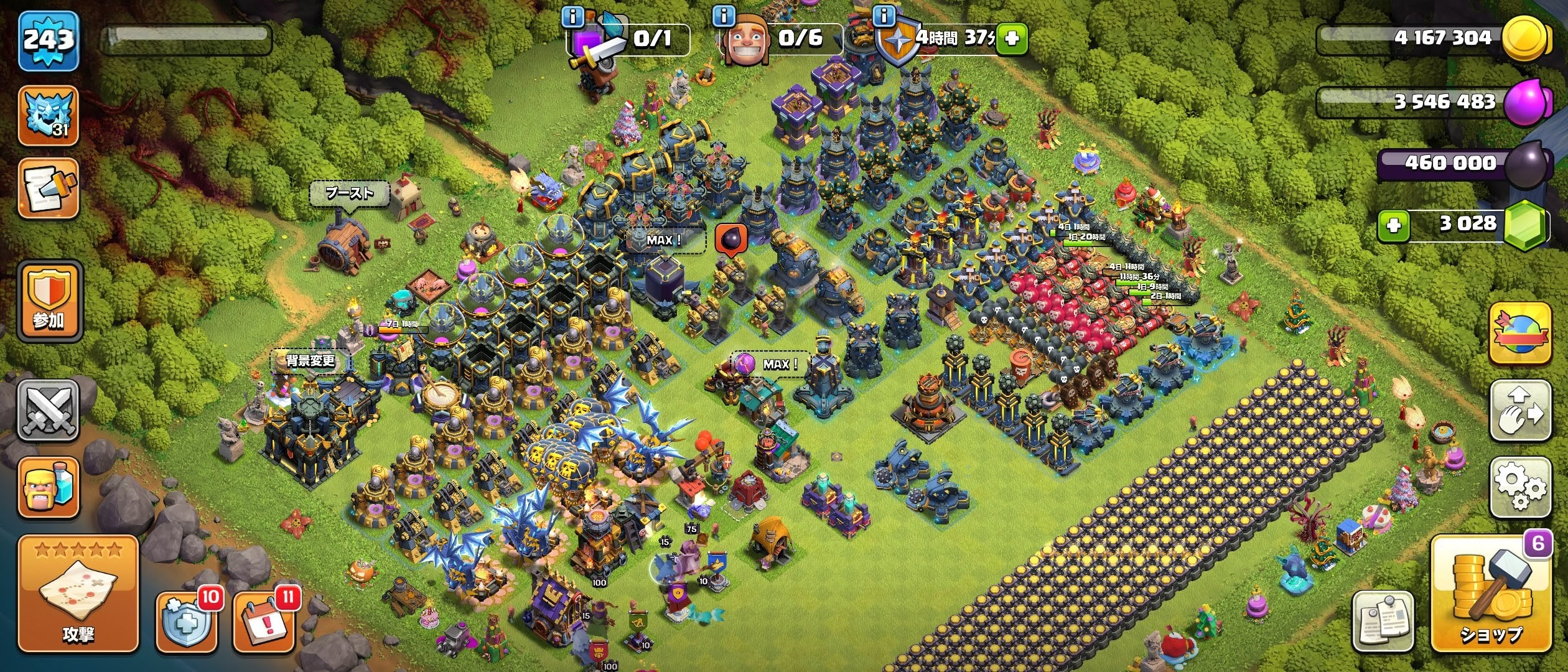Open the globe ribbon event button
This screenshot has width=1568, height=672.
1519,334
